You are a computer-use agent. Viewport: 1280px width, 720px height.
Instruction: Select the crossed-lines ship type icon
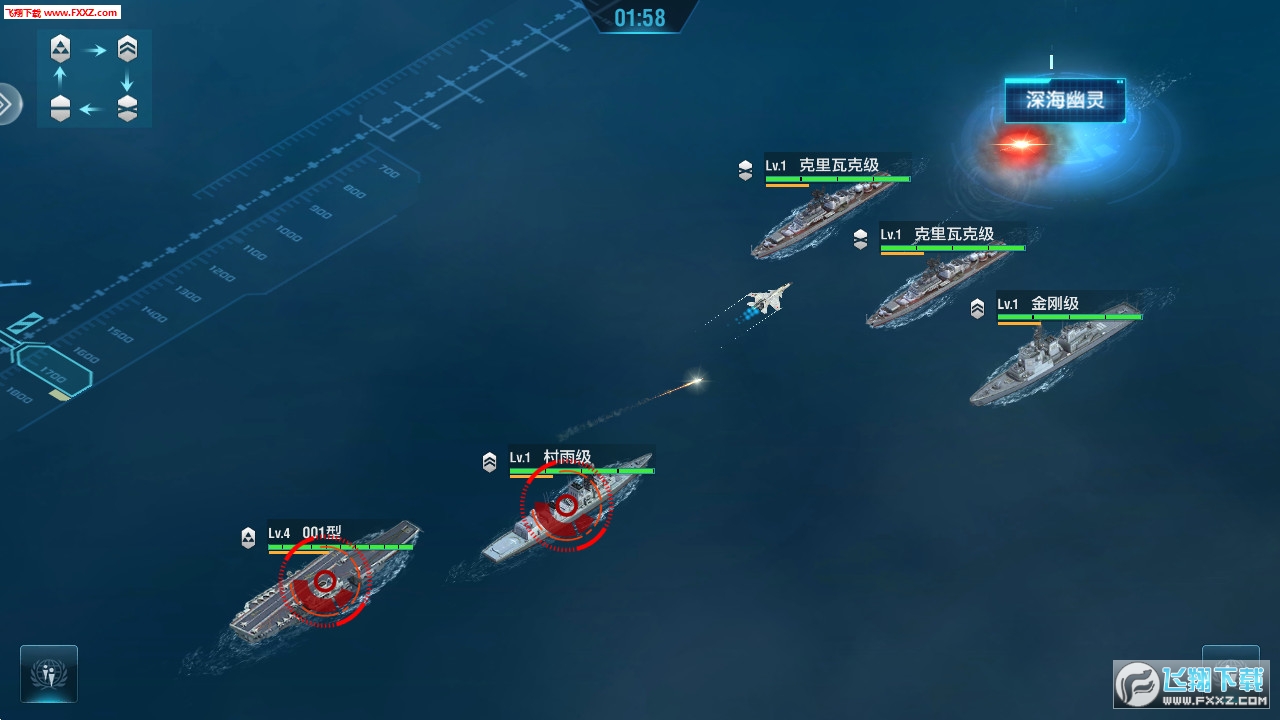point(127,108)
